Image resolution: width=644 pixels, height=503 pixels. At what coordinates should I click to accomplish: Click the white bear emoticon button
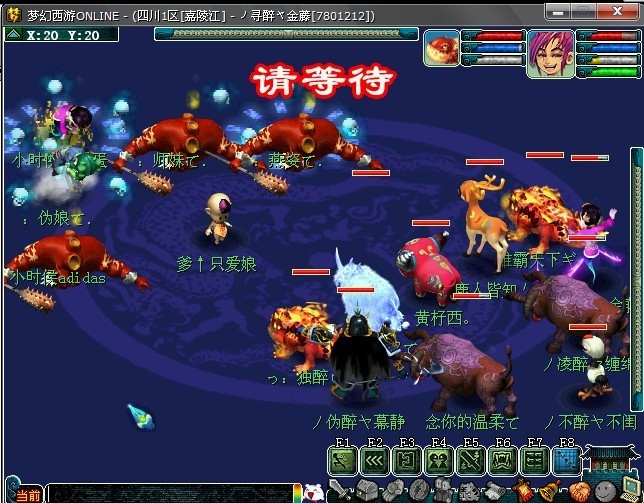click(312, 493)
